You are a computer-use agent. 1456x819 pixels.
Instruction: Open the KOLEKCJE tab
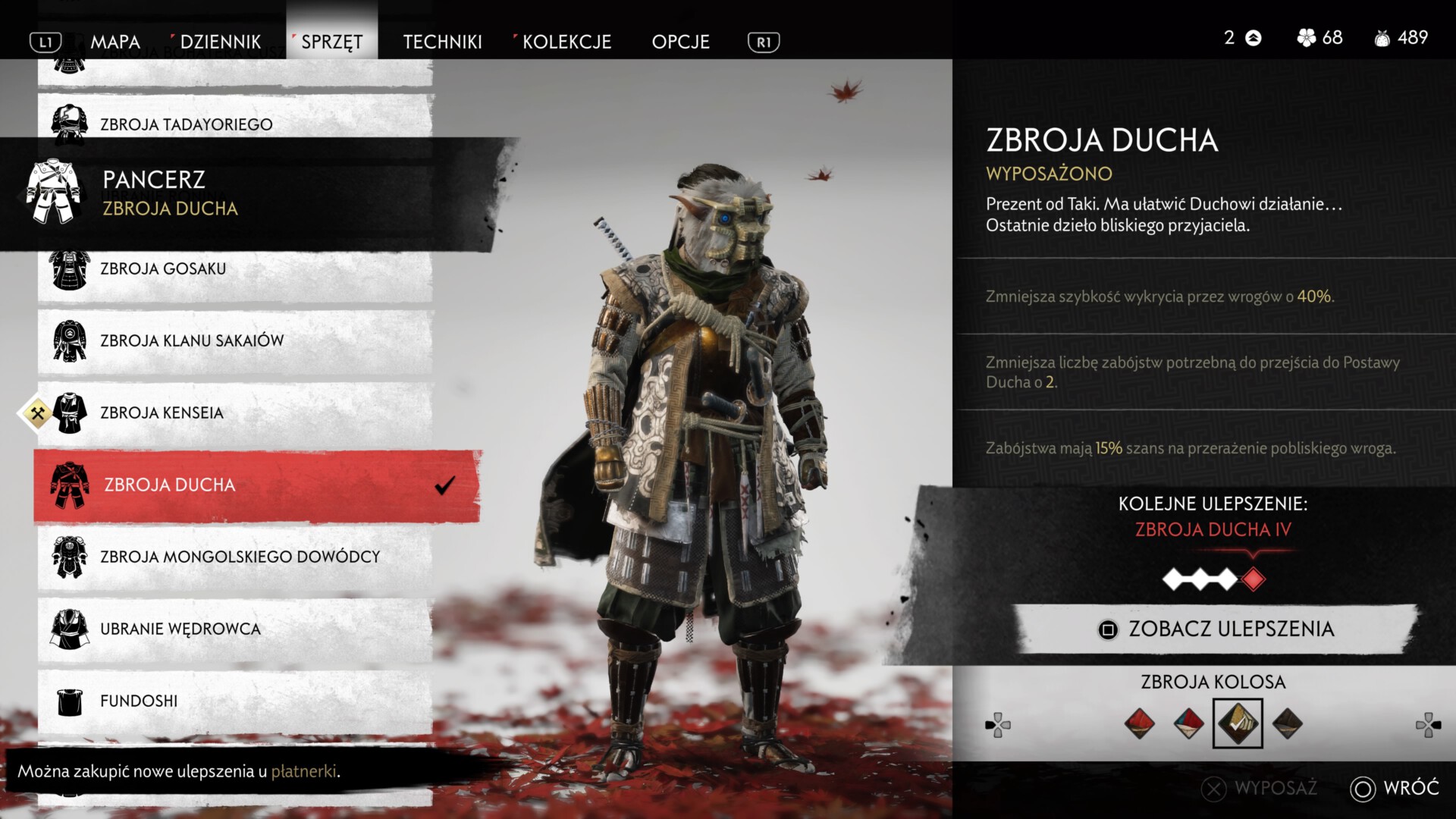tap(566, 42)
